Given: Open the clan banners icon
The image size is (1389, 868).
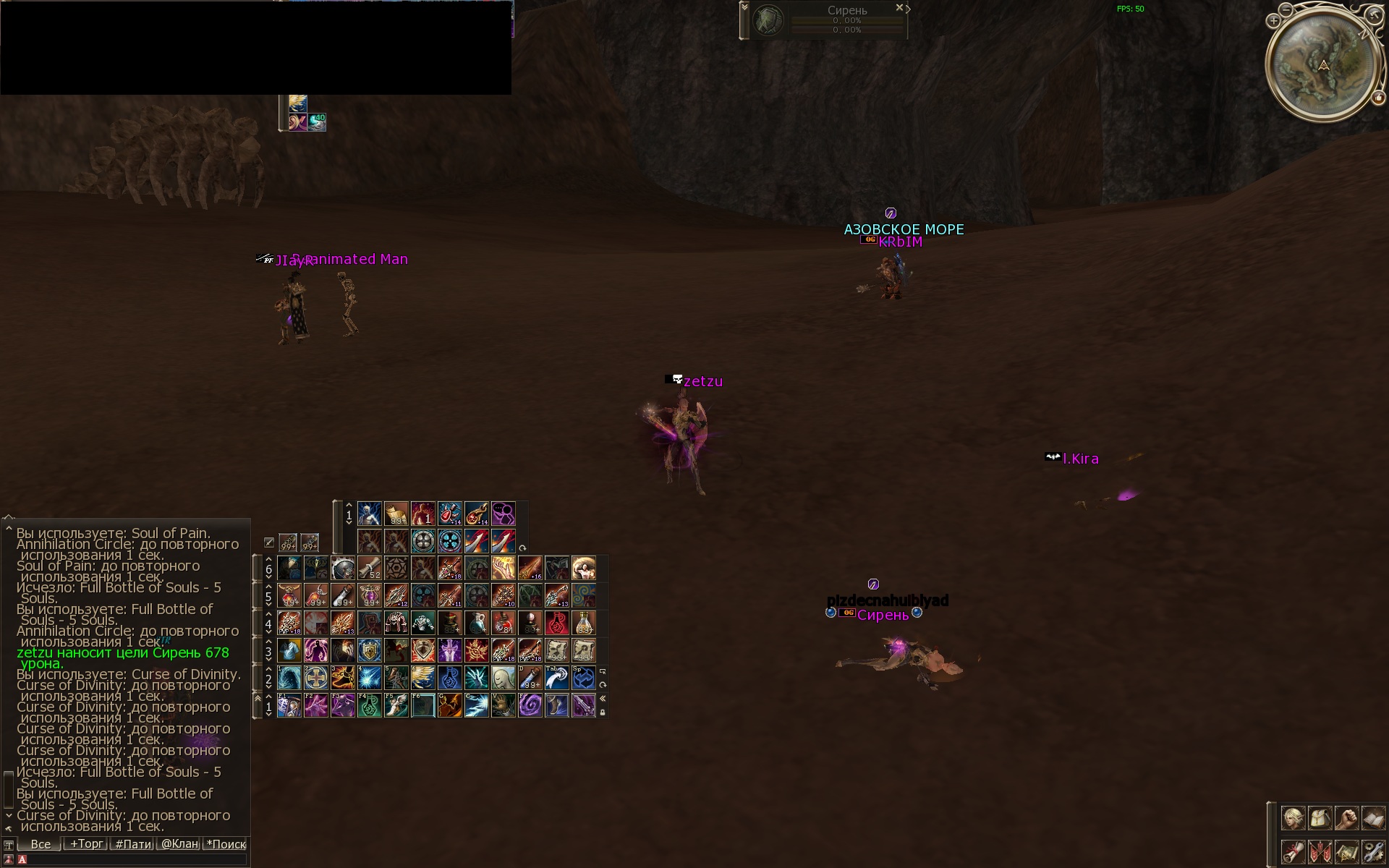Looking at the screenshot, I should click(x=1320, y=851).
